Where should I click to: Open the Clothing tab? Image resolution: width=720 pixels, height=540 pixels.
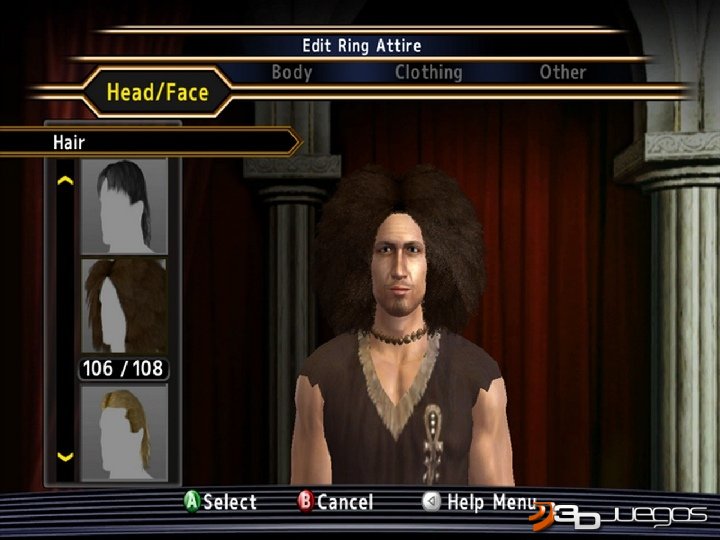click(x=428, y=72)
